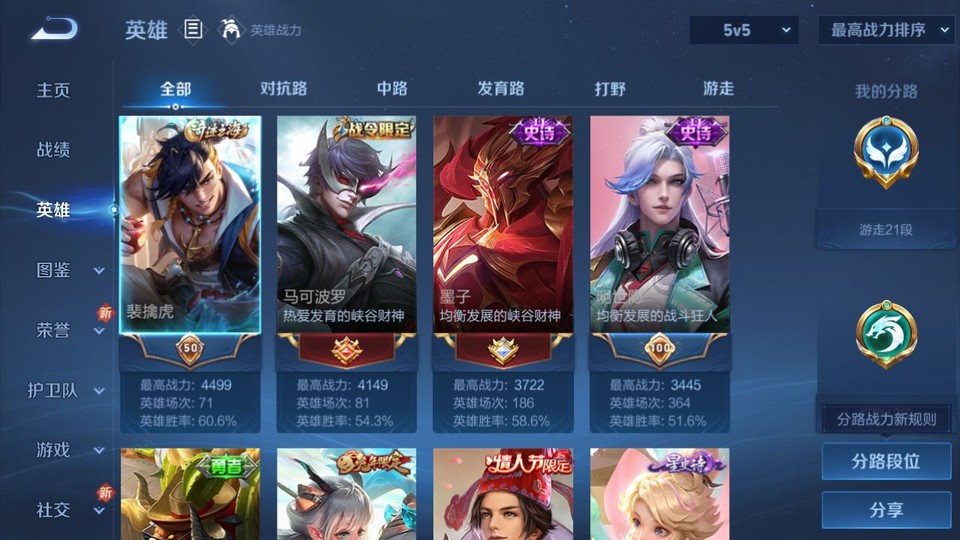960x540 pixels.
Task: Open the 社交 social menu entry
Action: [54, 510]
